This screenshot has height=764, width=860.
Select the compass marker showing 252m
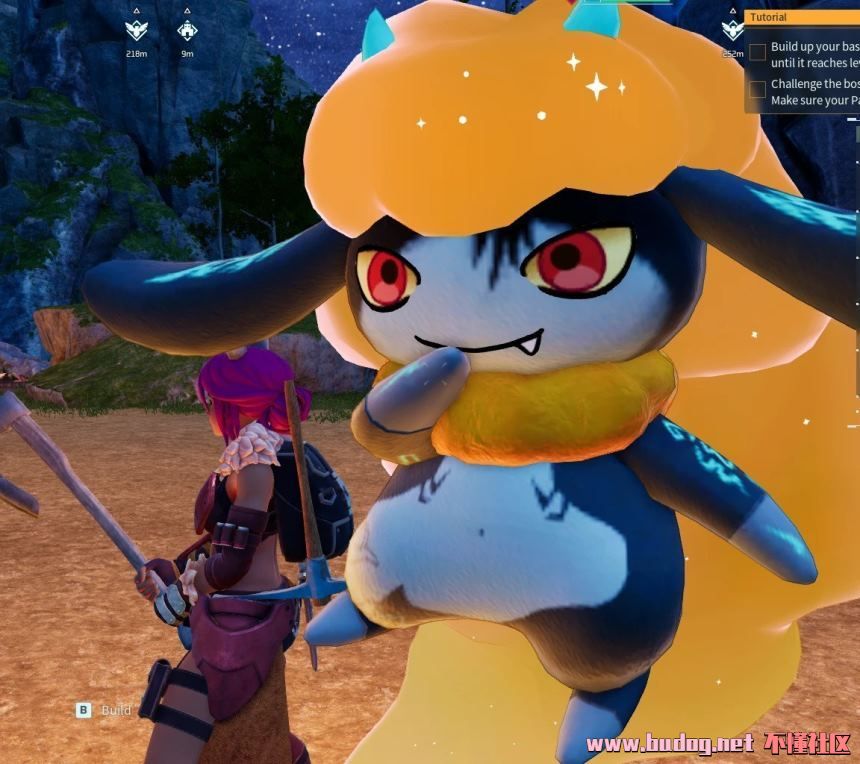click(x=732, y=31)
